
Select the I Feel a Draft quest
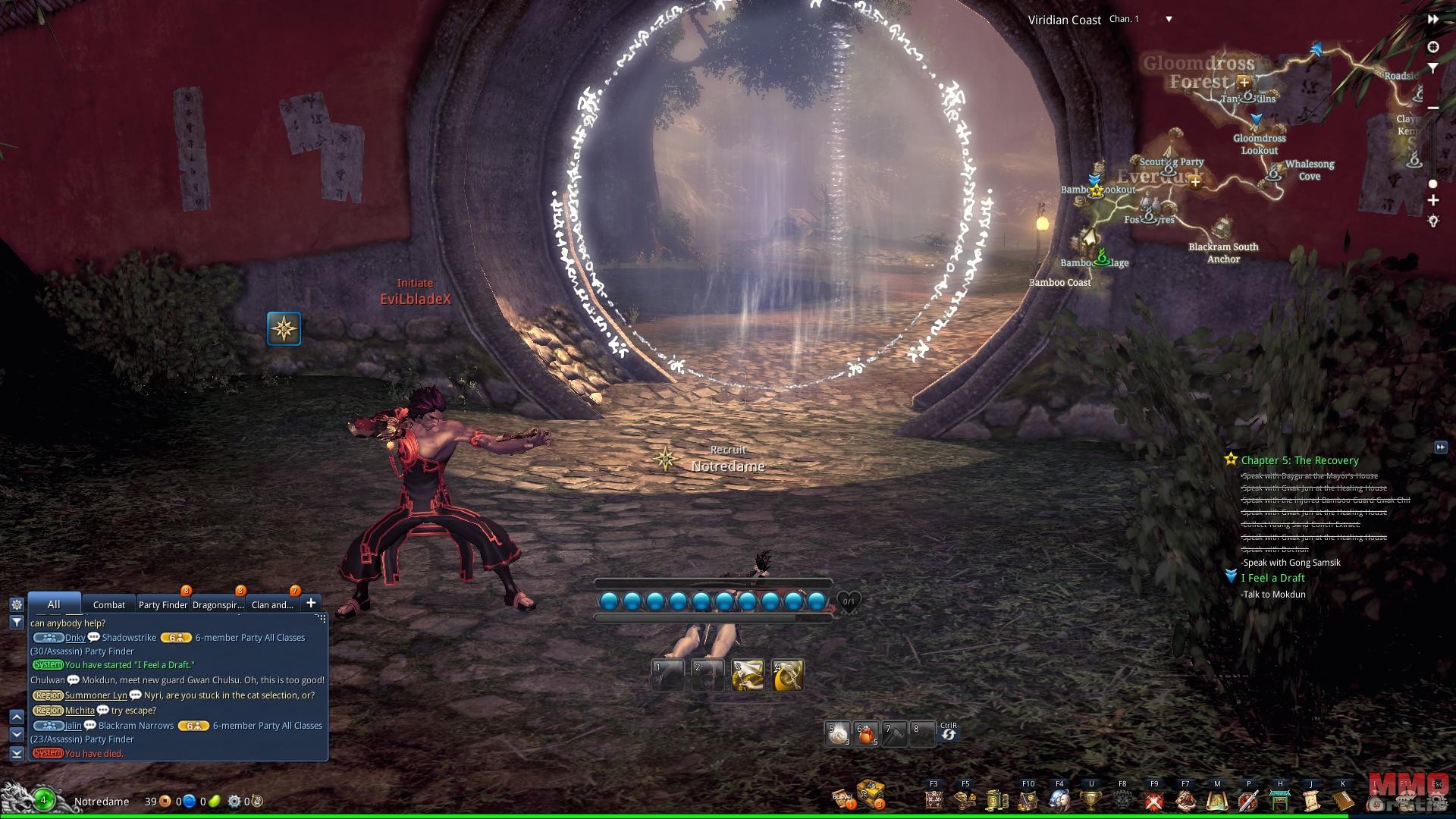click(x=1272, y=578)
